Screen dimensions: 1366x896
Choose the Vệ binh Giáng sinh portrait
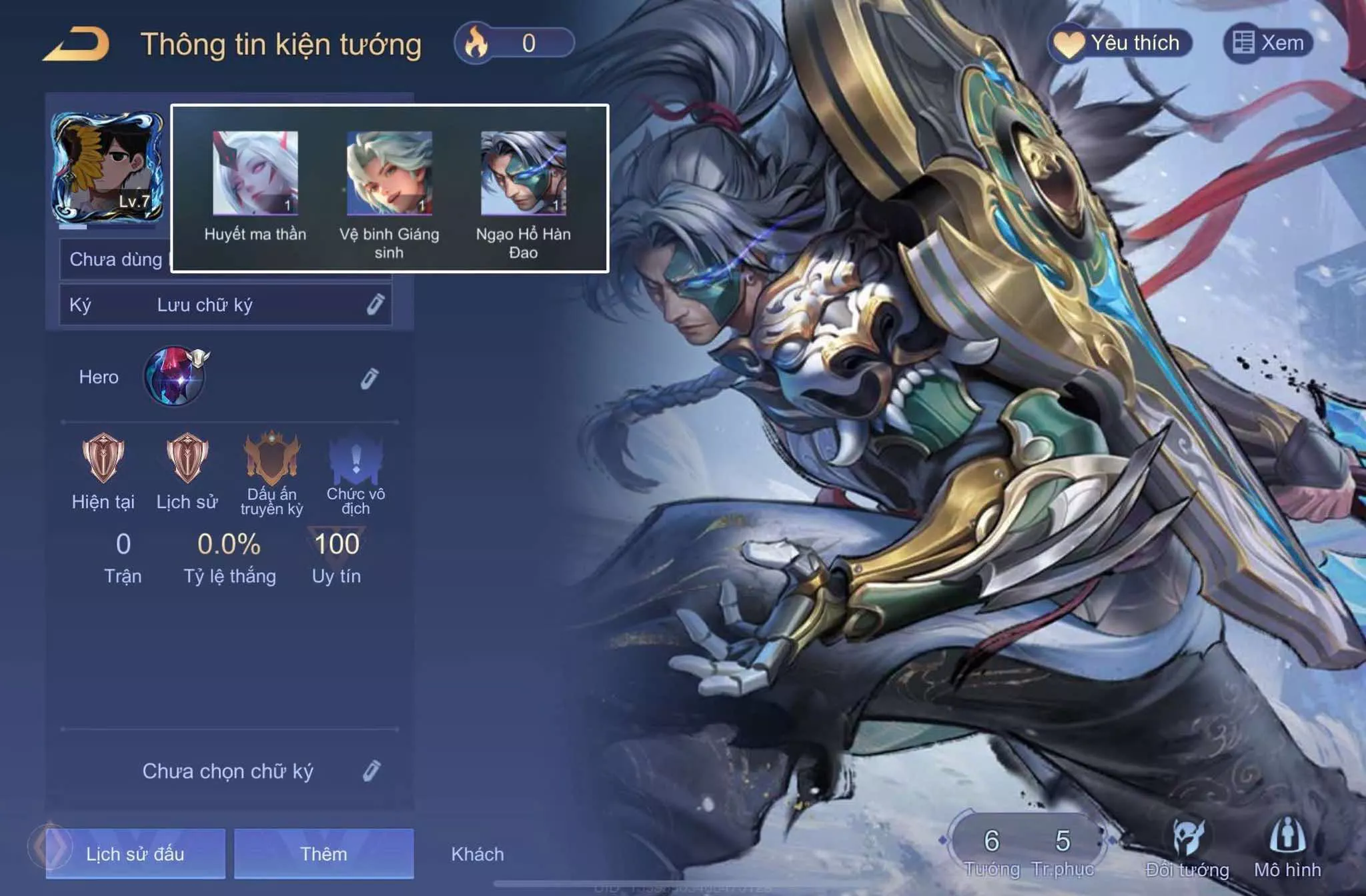click(x=389, y=173)
